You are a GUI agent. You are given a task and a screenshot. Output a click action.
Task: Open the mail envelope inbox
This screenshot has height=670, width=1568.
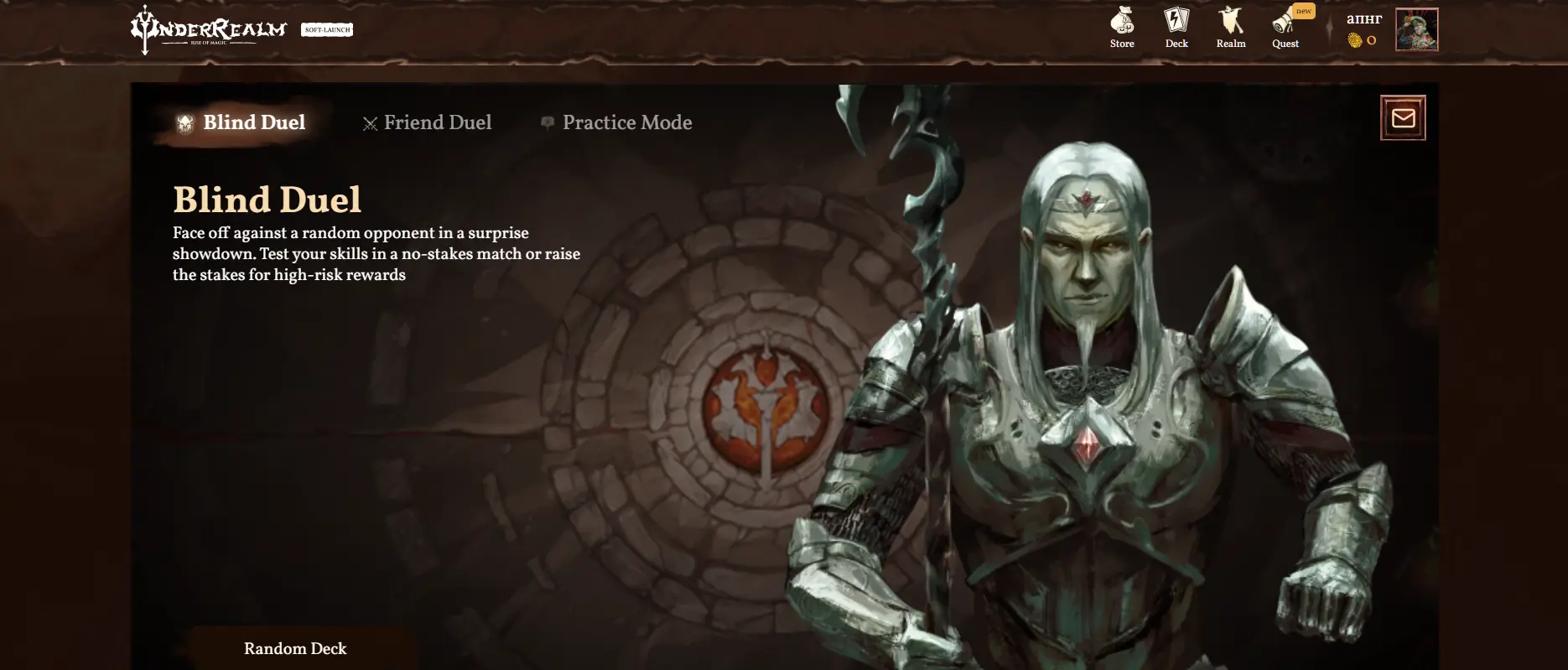(x=1403, y=118)
